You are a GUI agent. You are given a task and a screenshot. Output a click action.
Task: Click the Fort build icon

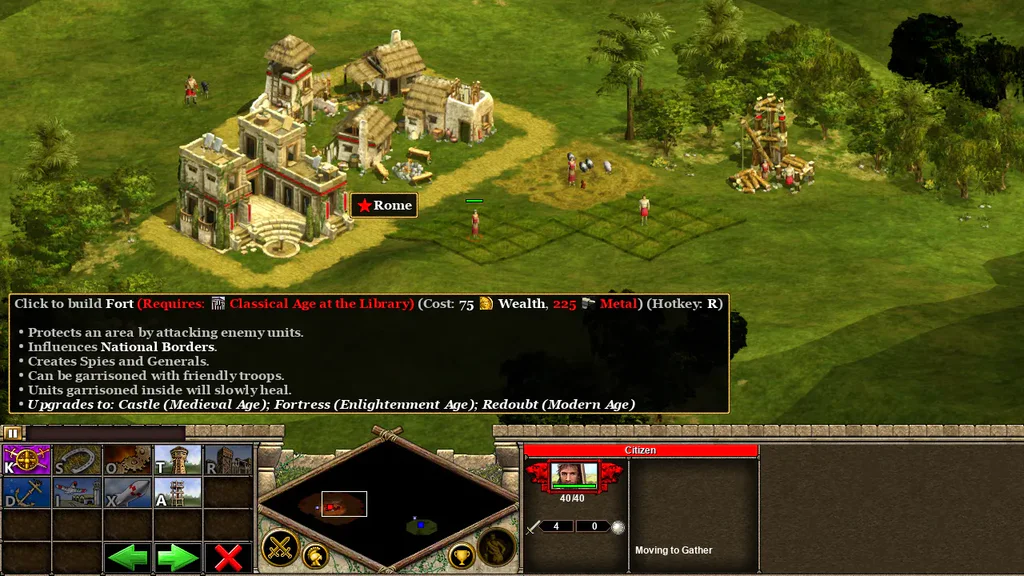click(x=228, y=460)
